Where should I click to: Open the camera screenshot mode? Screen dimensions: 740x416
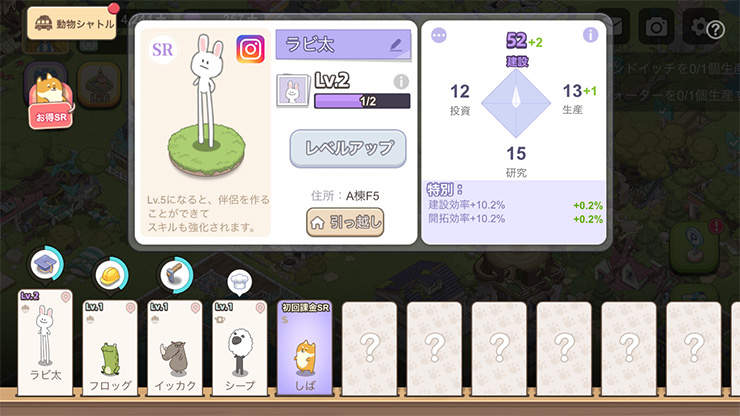656,27
